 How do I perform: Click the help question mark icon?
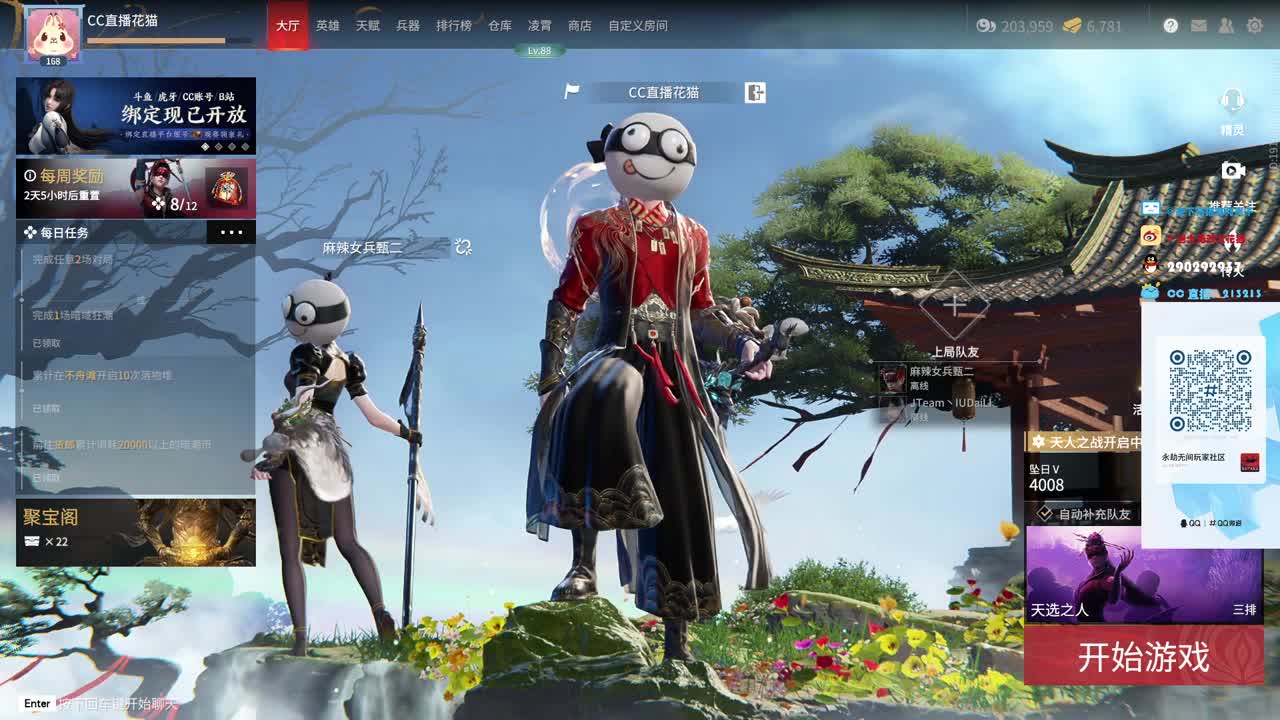(1171, 26)
